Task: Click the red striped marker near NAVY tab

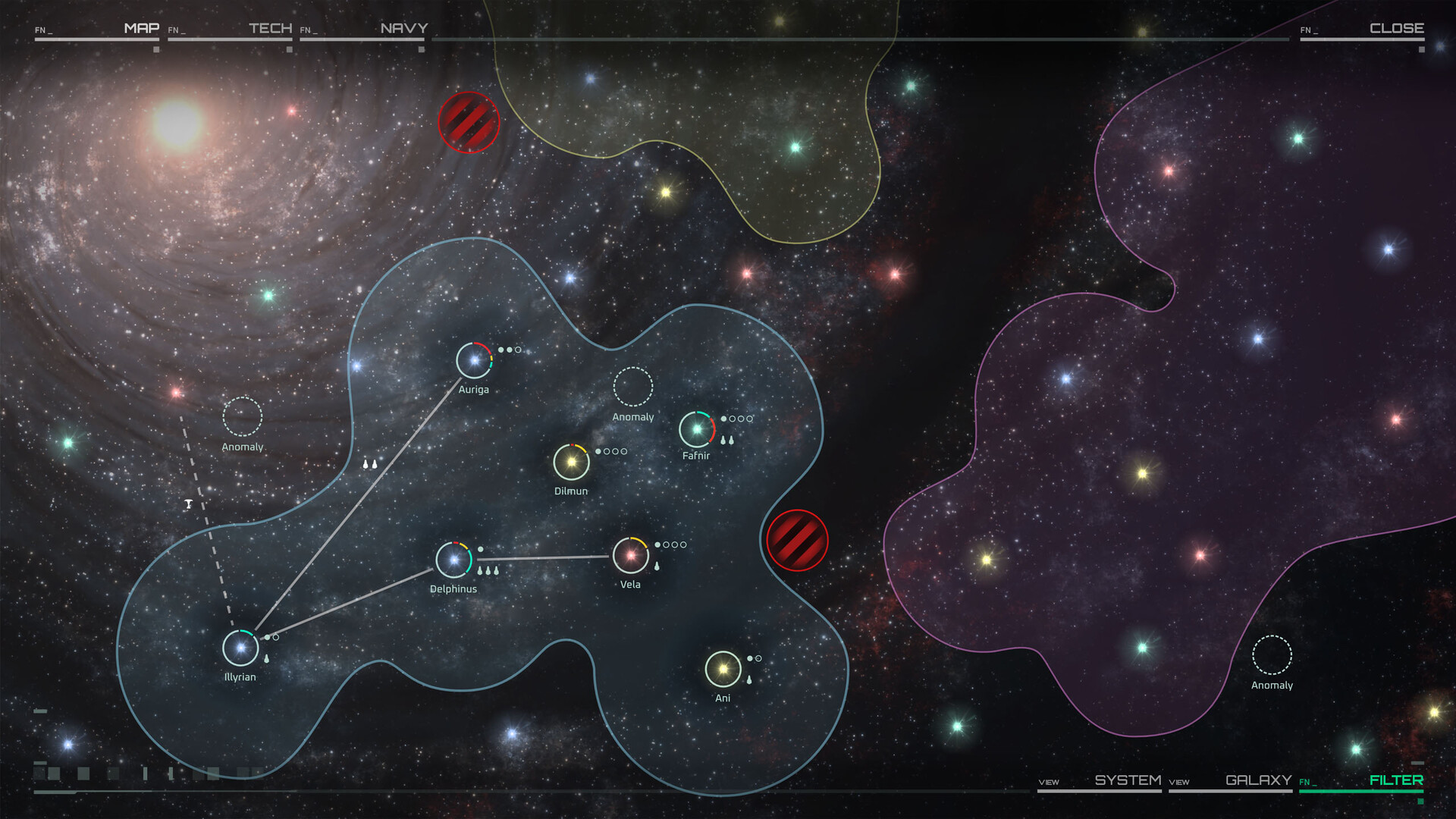Action: point(469,122)
